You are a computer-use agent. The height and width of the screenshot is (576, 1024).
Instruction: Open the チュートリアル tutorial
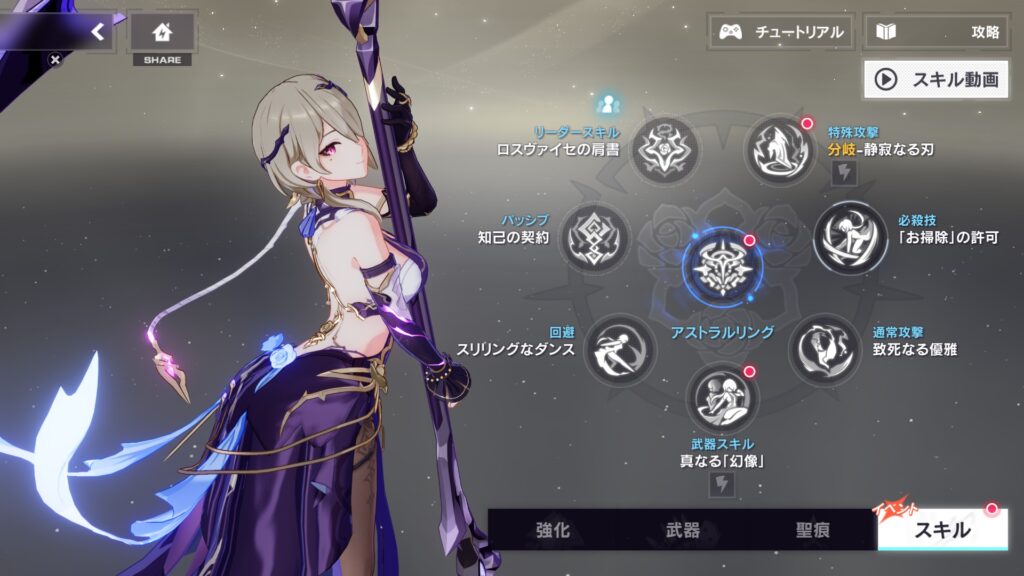click(x=781, y=31)
